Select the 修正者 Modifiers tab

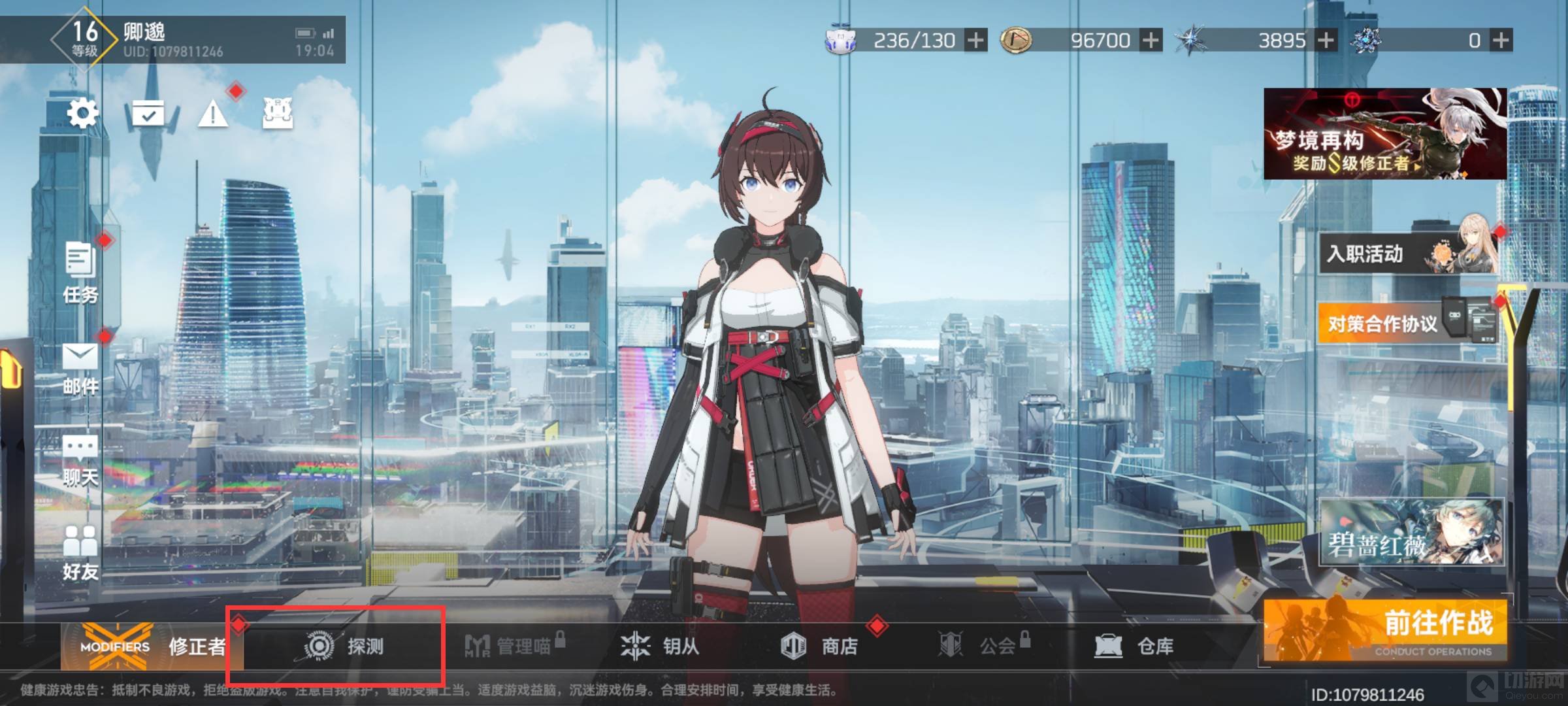click(x=153, y=647)
